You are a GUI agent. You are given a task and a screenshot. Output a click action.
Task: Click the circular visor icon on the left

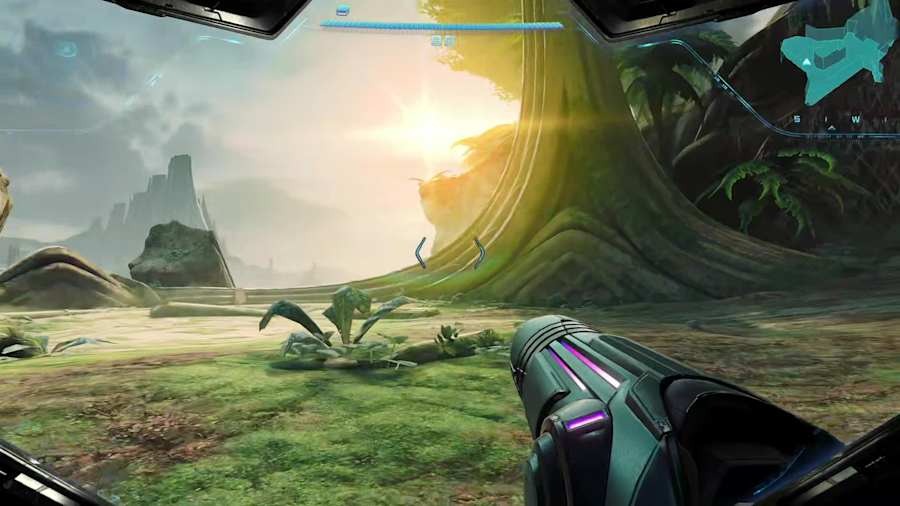[67, 49]
